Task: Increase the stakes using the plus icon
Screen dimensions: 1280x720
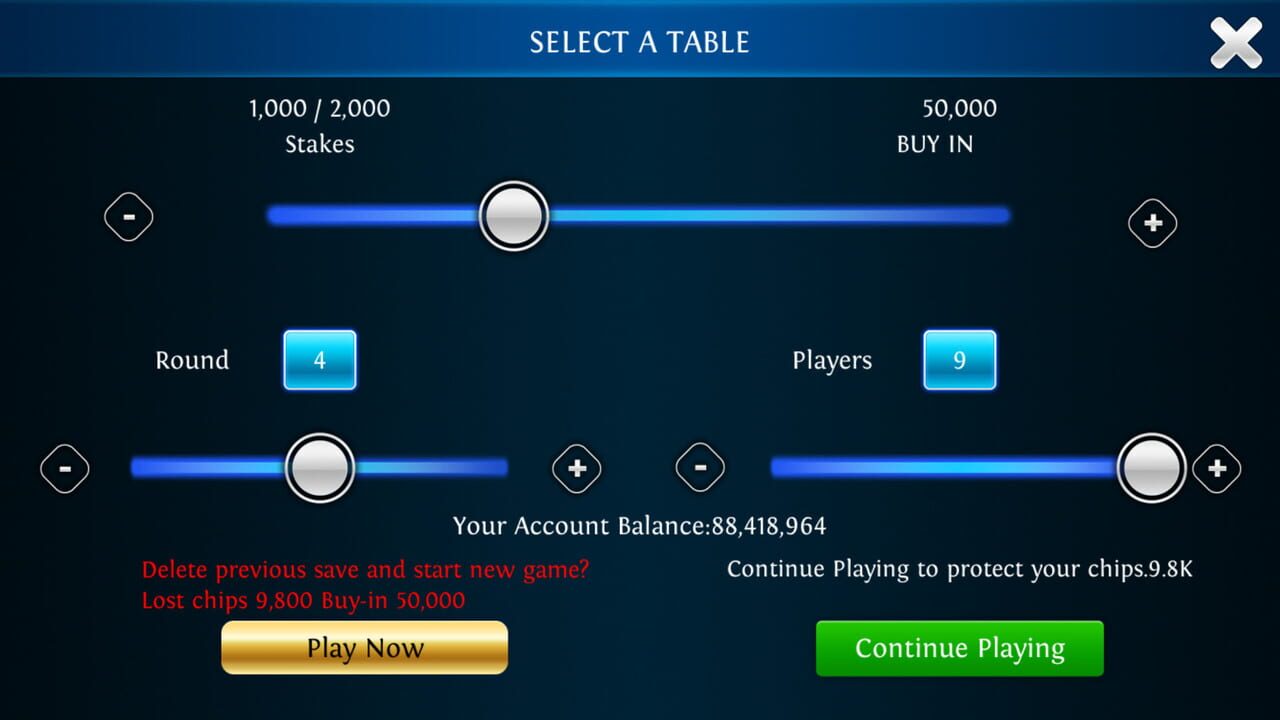Action: [1152, 222]
